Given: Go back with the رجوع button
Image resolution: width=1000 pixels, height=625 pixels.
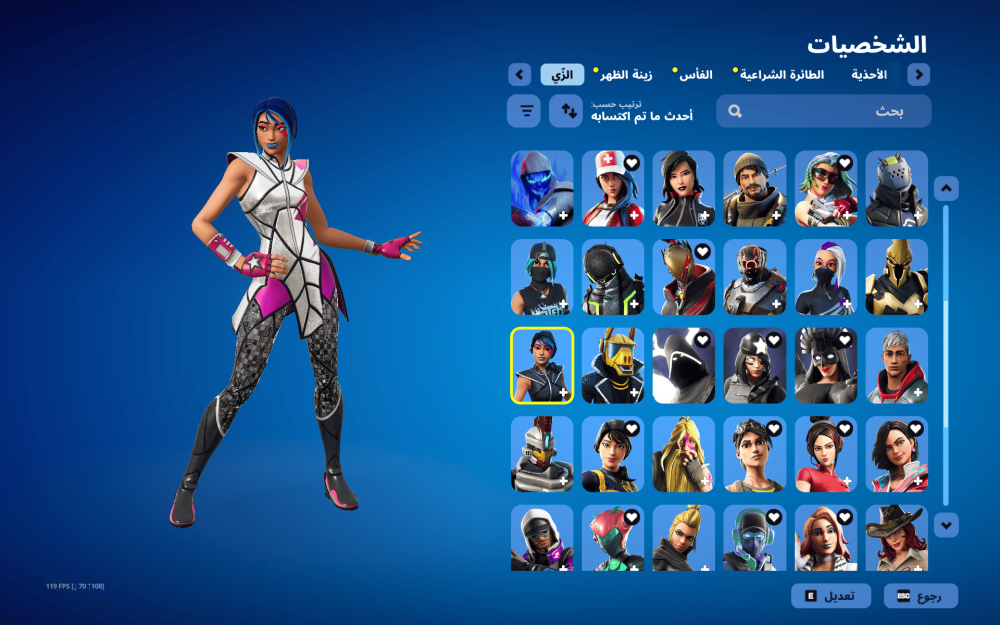Looking at the screenshot, I should point(920,596).
